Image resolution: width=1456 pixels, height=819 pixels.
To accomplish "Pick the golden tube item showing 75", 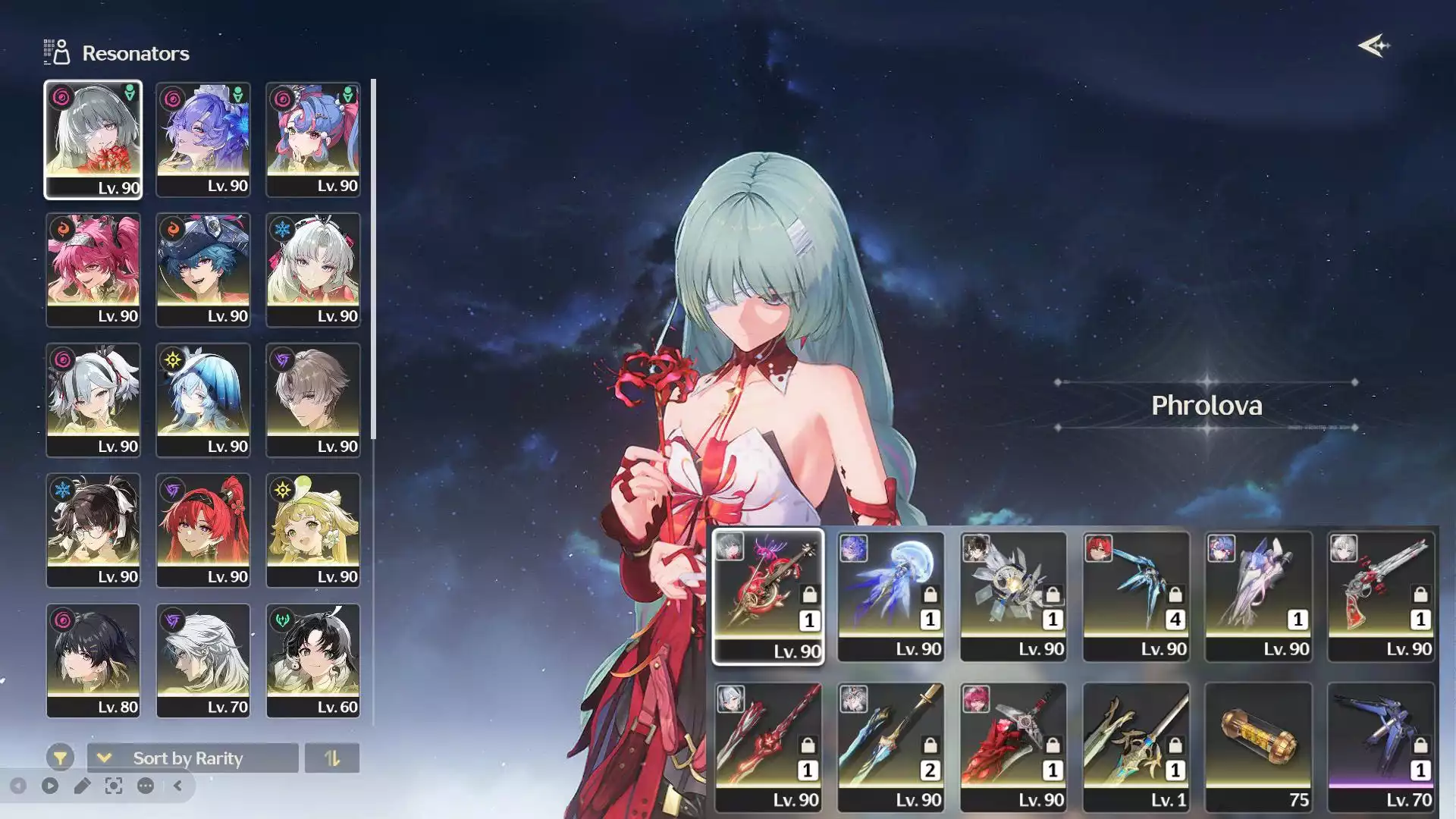I will (x=1258, y=747).
